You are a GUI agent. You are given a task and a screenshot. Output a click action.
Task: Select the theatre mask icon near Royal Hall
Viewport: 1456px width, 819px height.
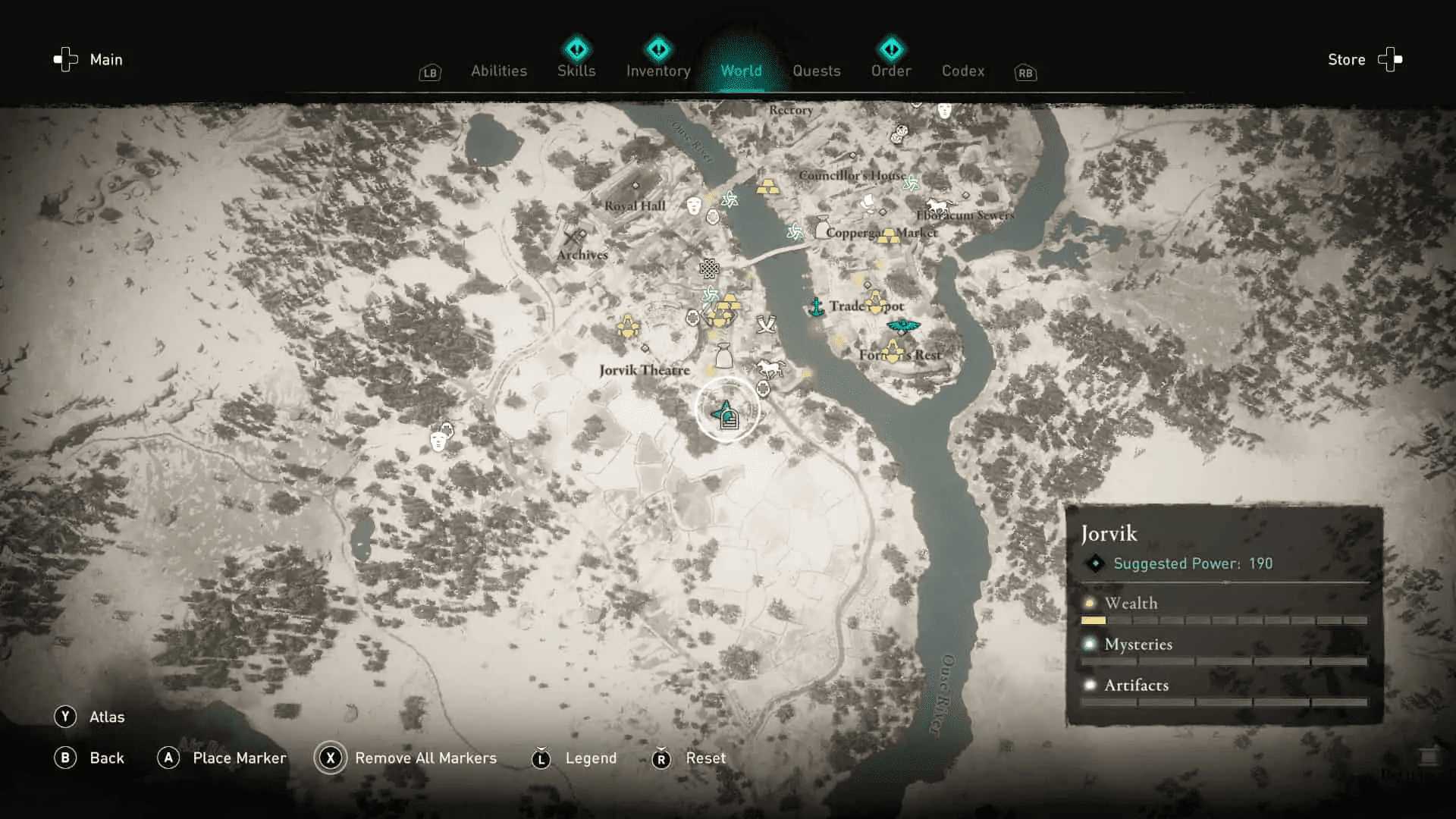[x=693, y=206]
